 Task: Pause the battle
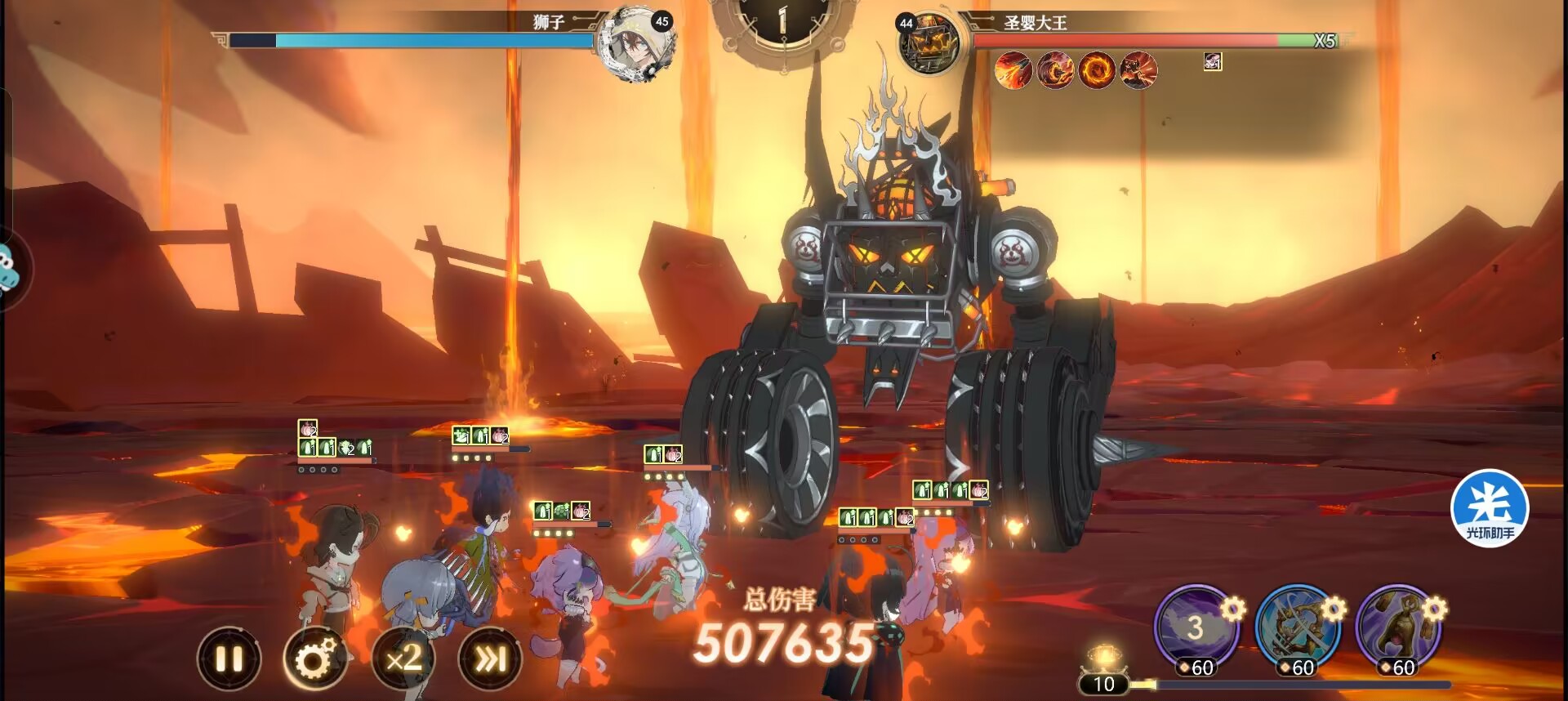click(229, 659)
